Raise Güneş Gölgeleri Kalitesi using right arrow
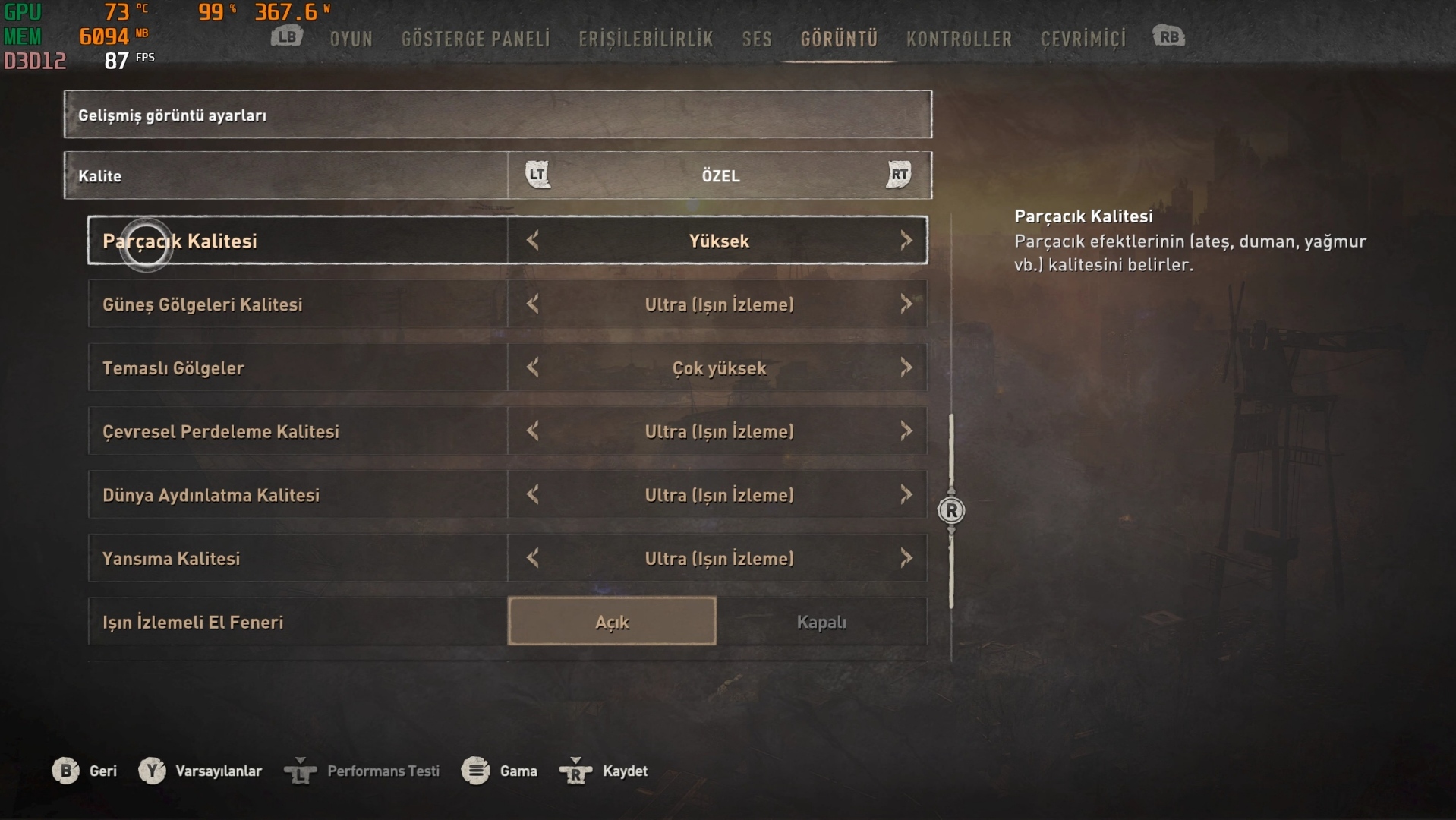The height and width of the screenshot is (820, 1456). point(906,304)
